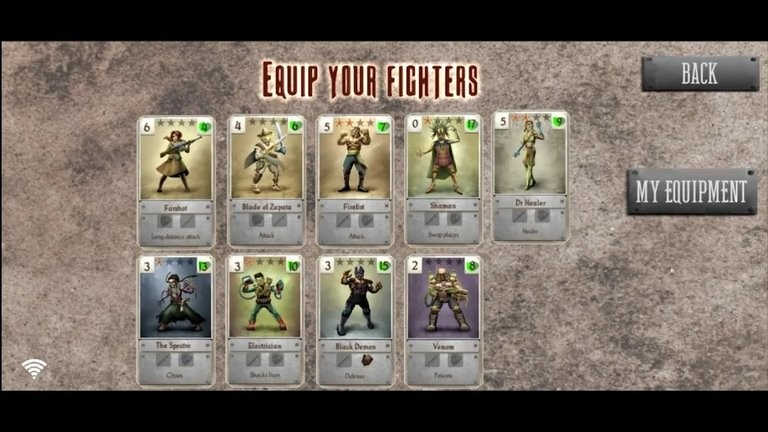Screen dimensions: 768x432
Task: Select the Blade of Zapata fighter card
Action: click(266, 180)
